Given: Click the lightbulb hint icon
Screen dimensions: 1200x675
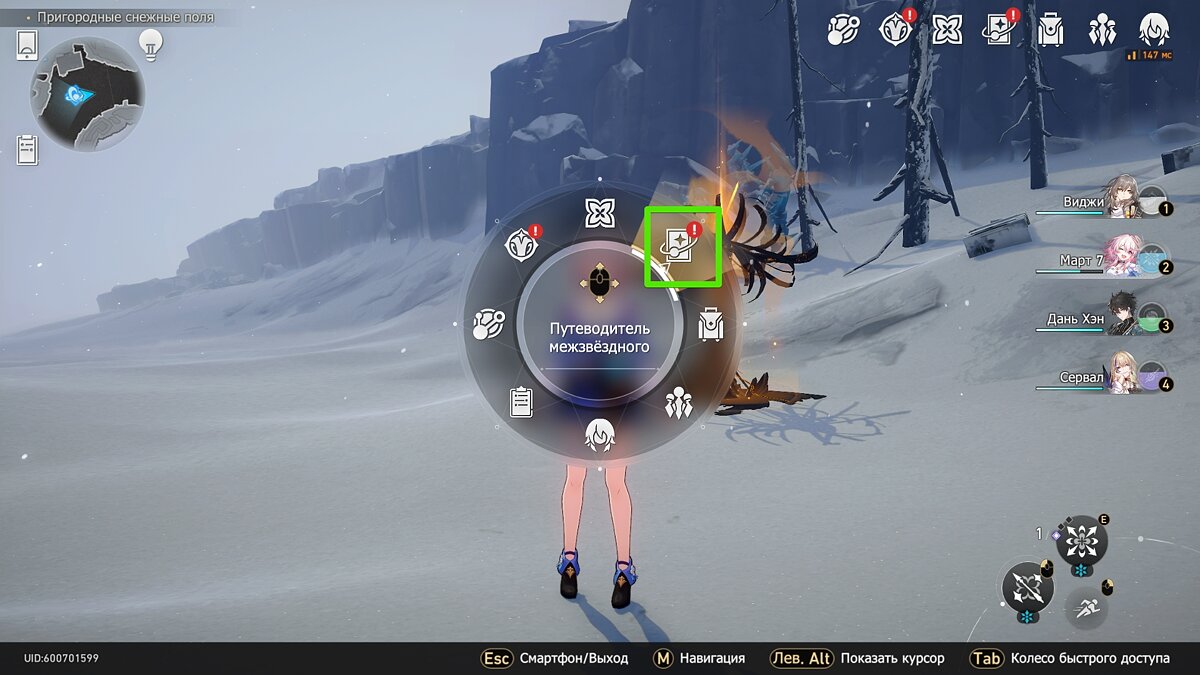Looking at the screenshot, I should coord(150,43).
